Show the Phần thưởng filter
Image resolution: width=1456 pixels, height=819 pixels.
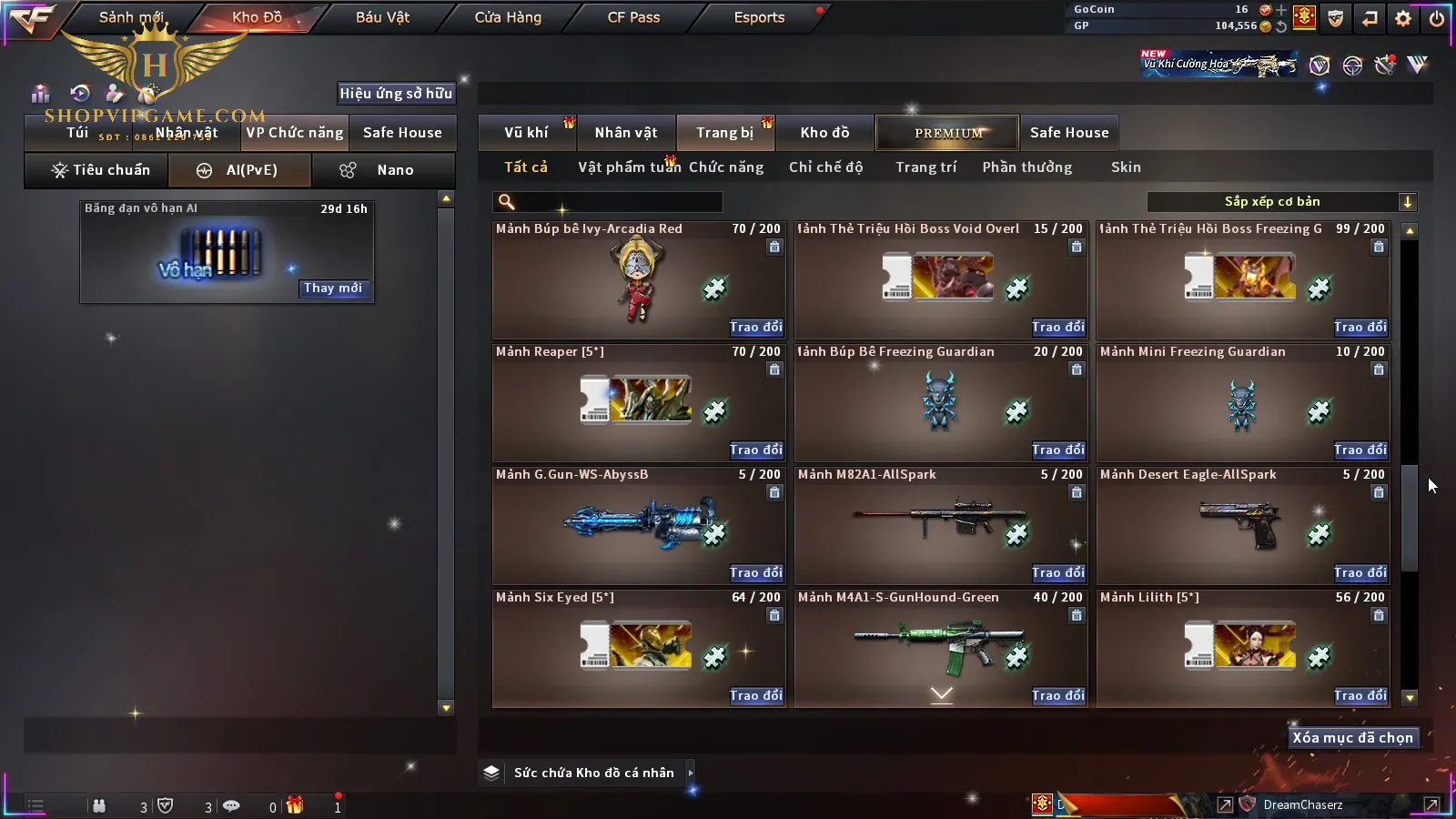(1026, 167)
